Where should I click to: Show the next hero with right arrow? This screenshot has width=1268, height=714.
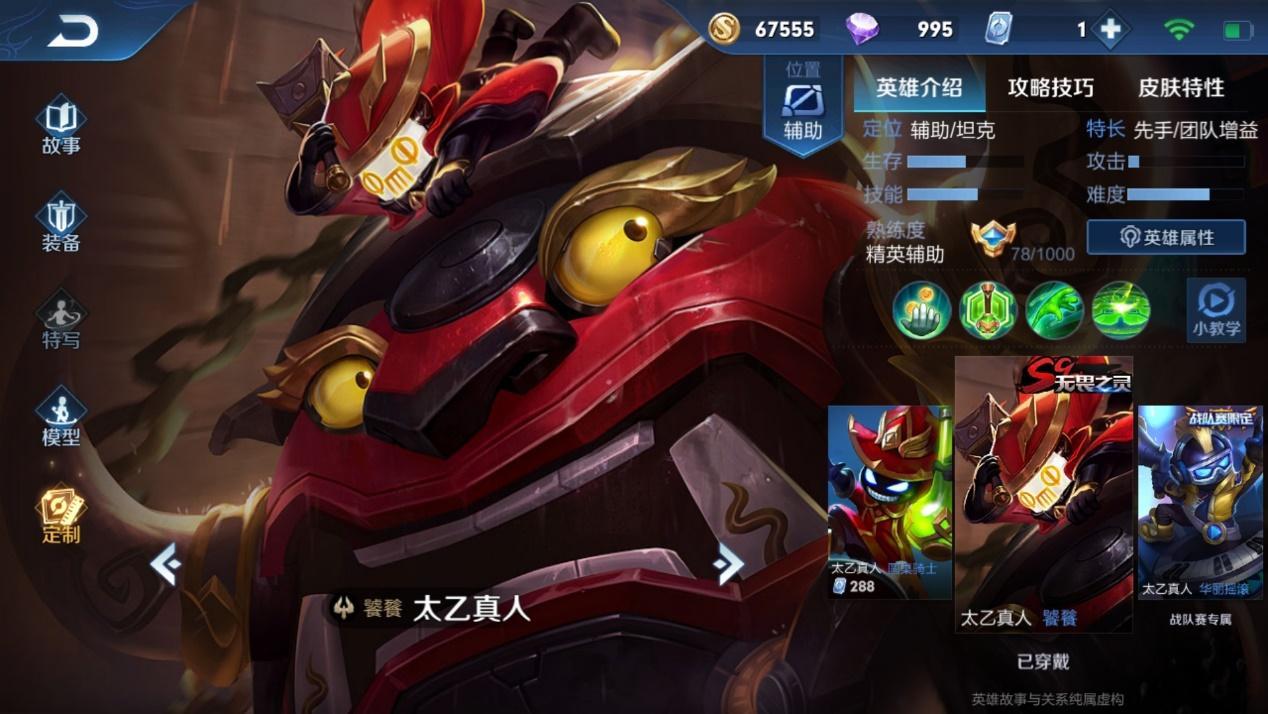point(729,565)
